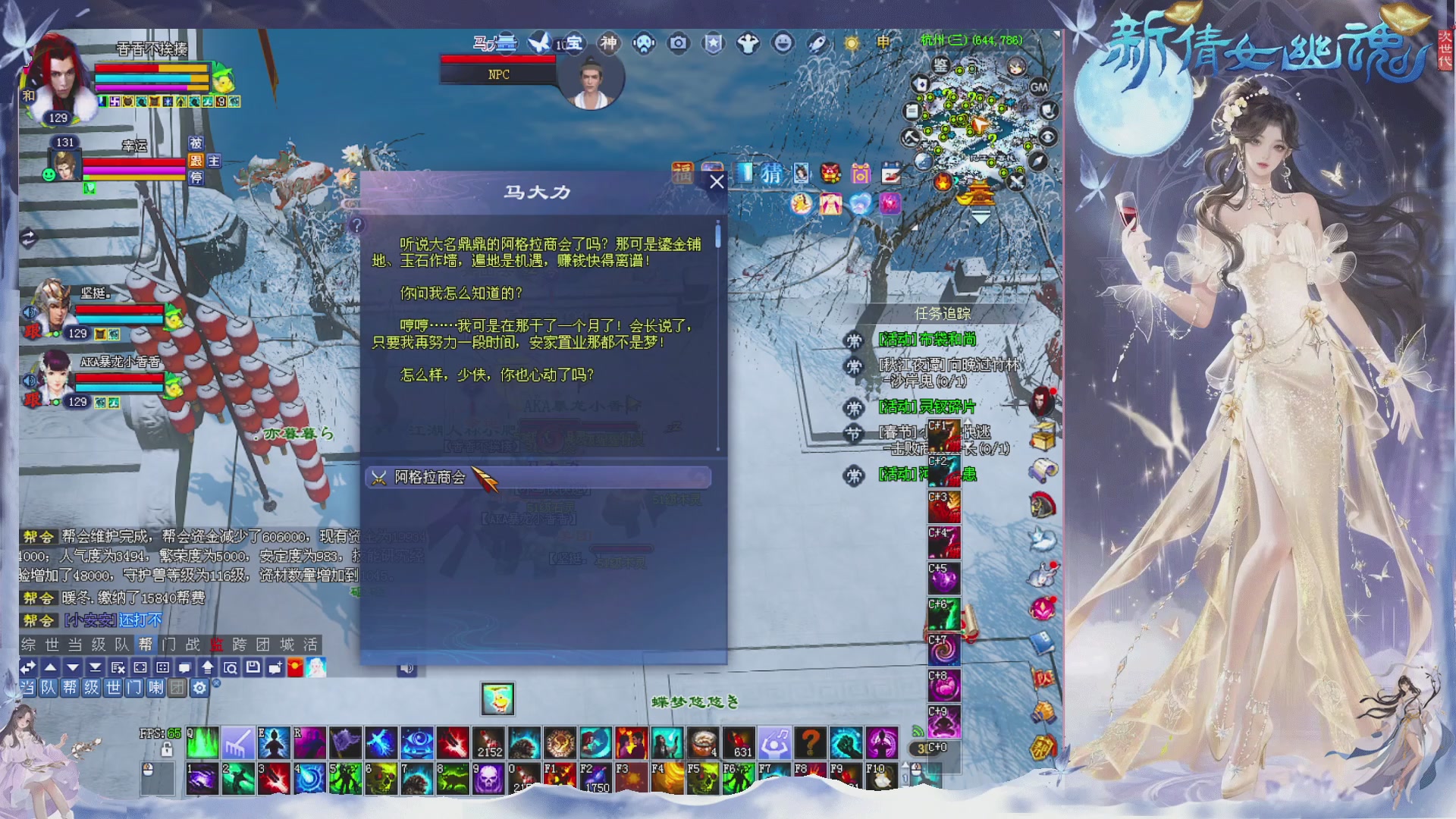The image size is (1456, 819).
Task: Collapse chat with the up arrow button
Action: (x=49, y=668)
